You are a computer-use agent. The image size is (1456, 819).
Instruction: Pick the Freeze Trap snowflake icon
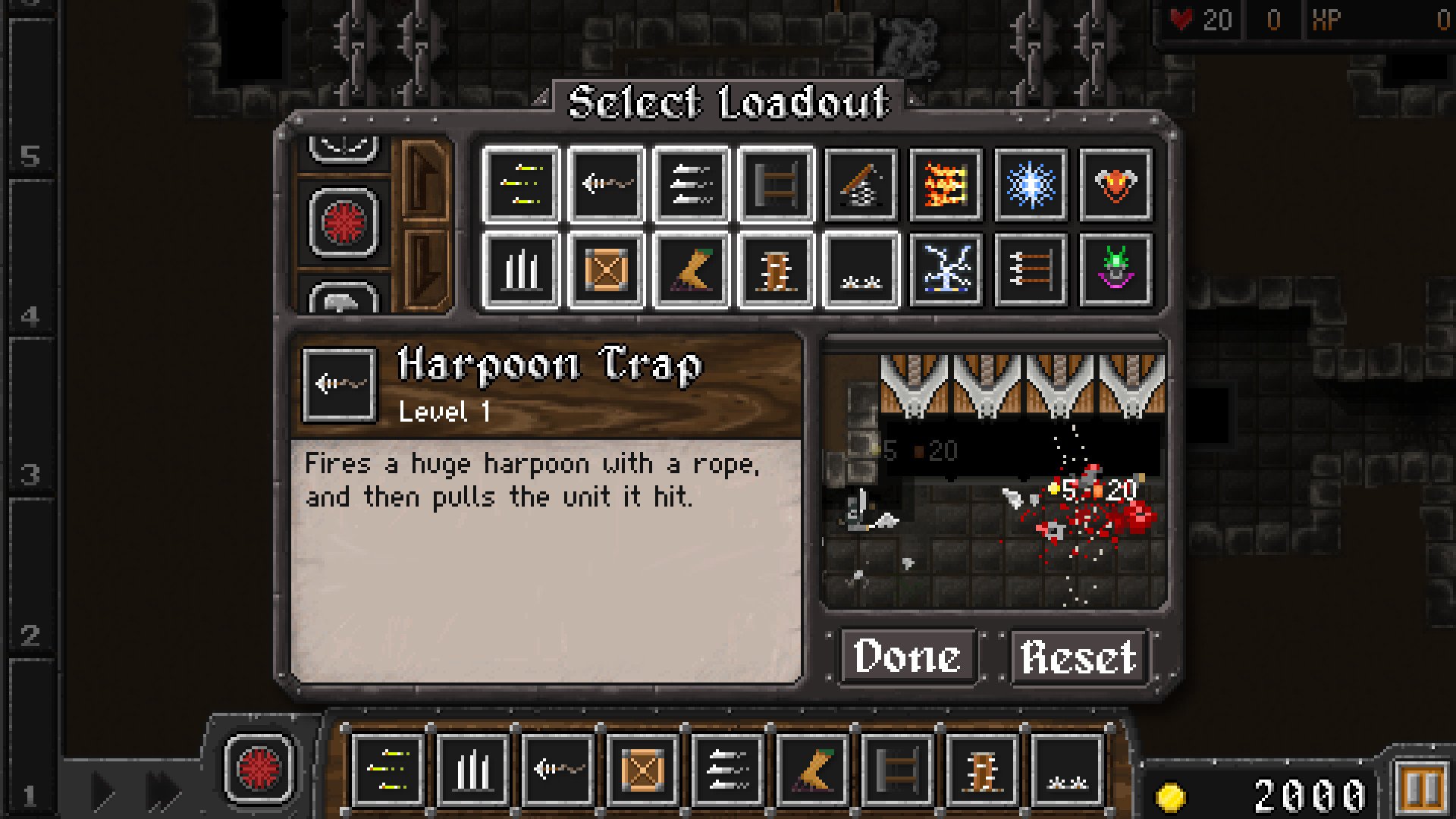point(1030,185)
